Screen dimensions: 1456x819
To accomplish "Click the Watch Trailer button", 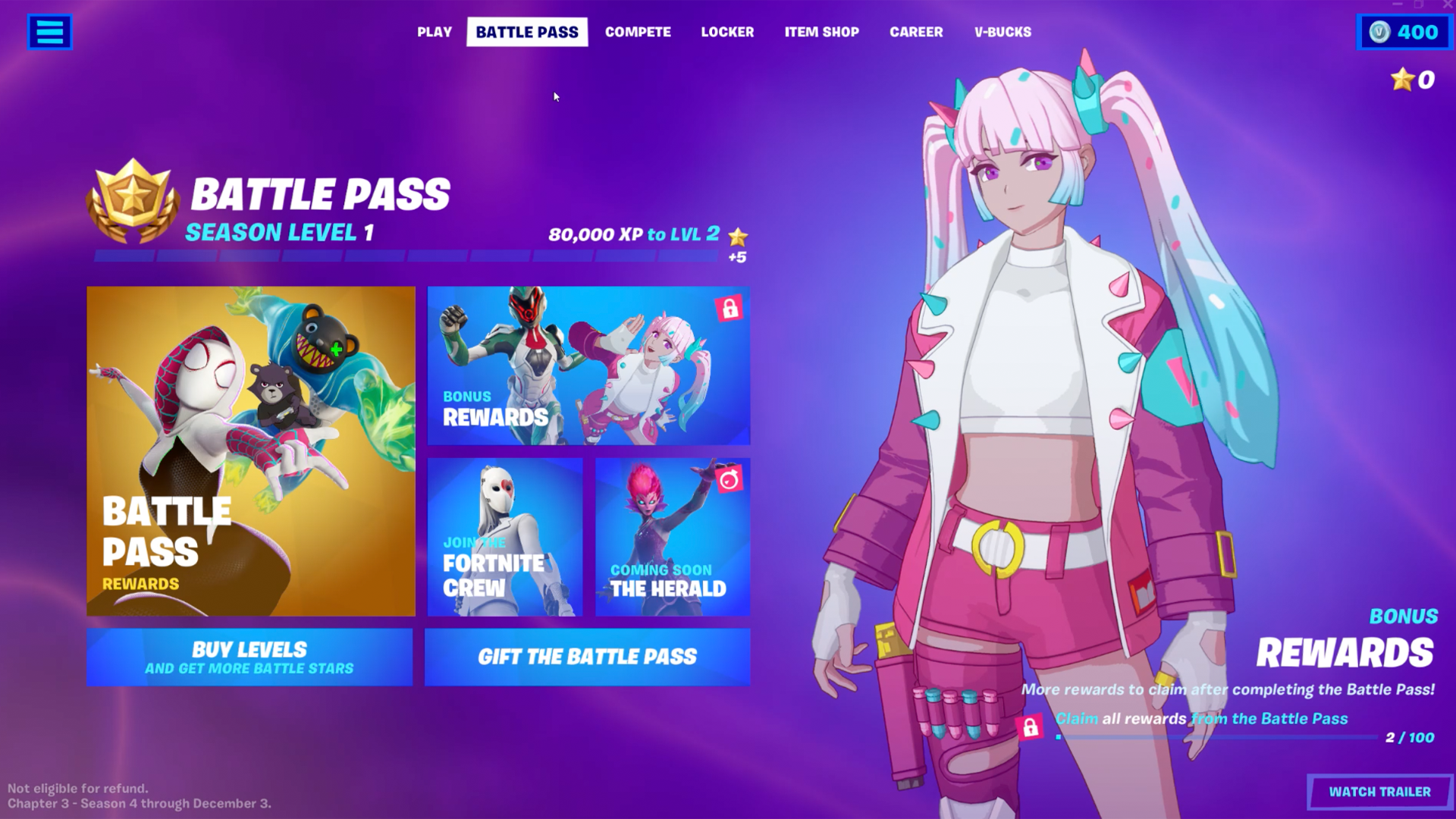I will coord(1382,791).
